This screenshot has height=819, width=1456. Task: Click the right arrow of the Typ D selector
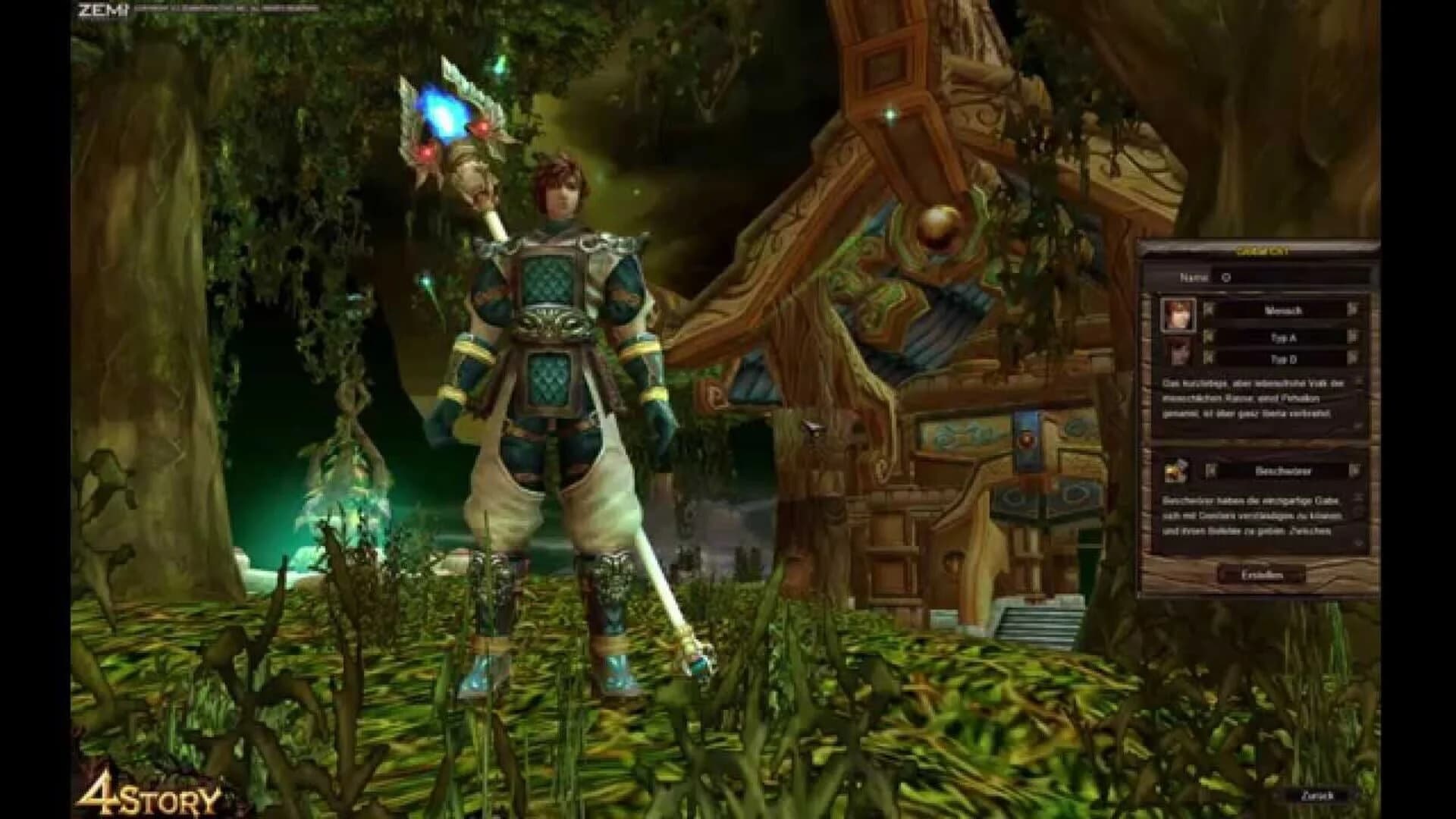[x=1354, y=359]
